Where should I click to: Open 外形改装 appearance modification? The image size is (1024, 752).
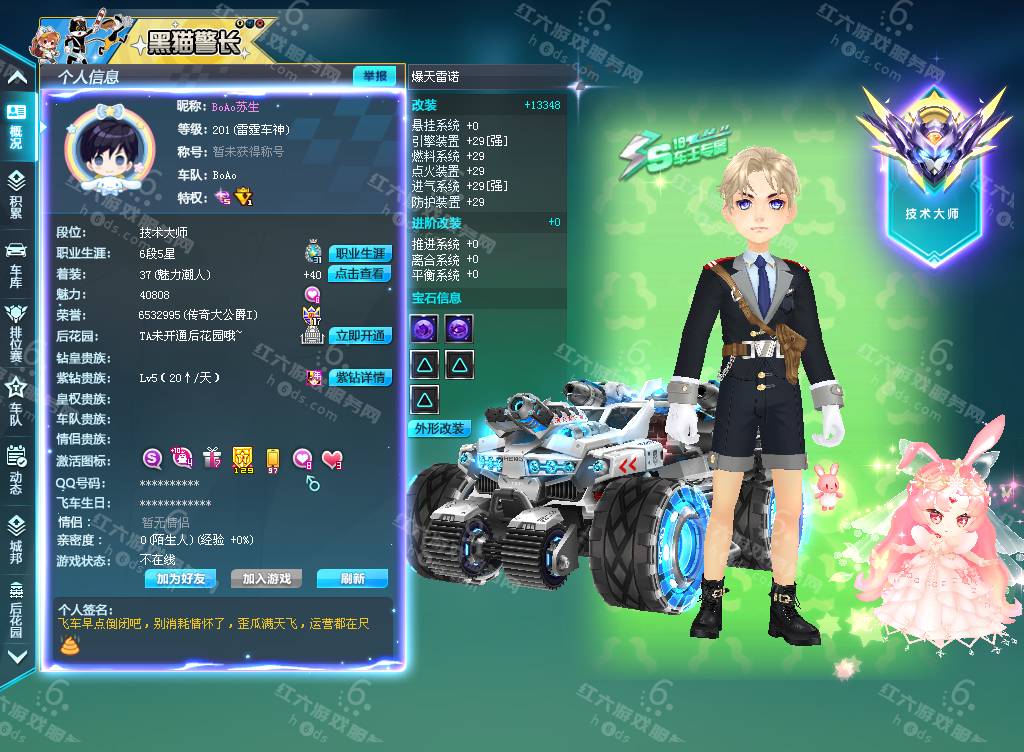439,428
